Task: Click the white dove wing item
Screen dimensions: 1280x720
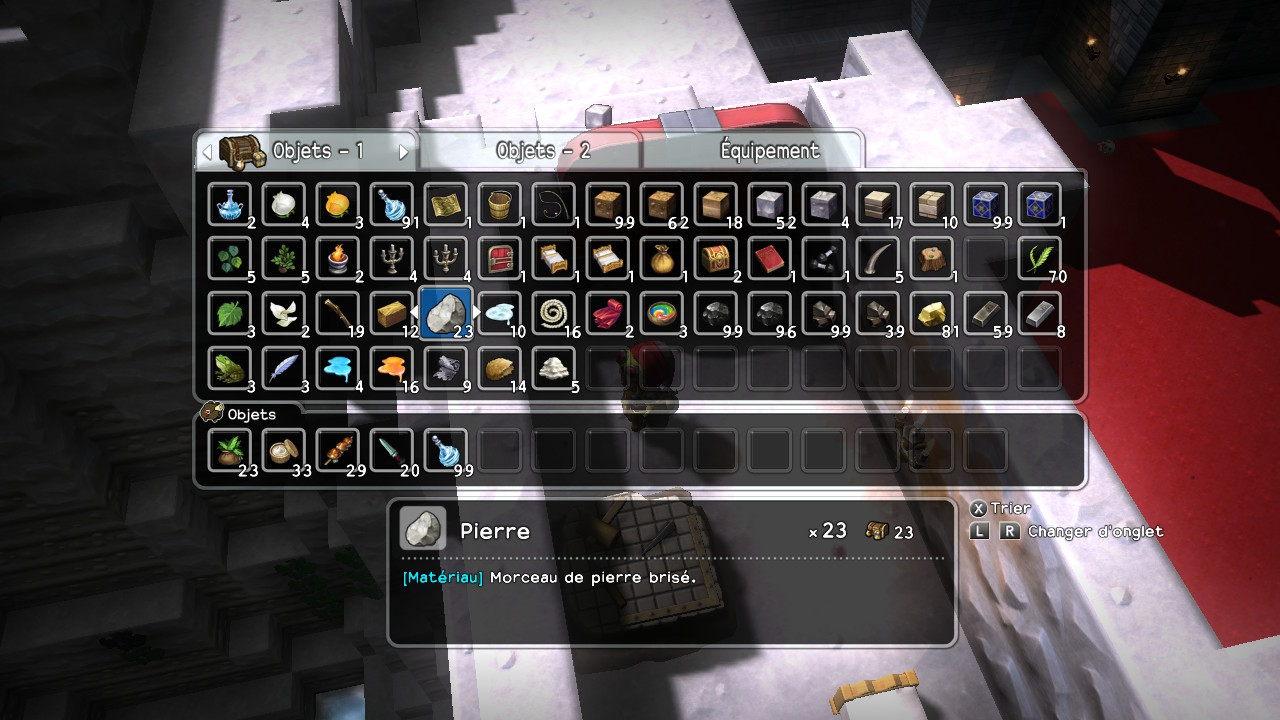Action: 284,313
